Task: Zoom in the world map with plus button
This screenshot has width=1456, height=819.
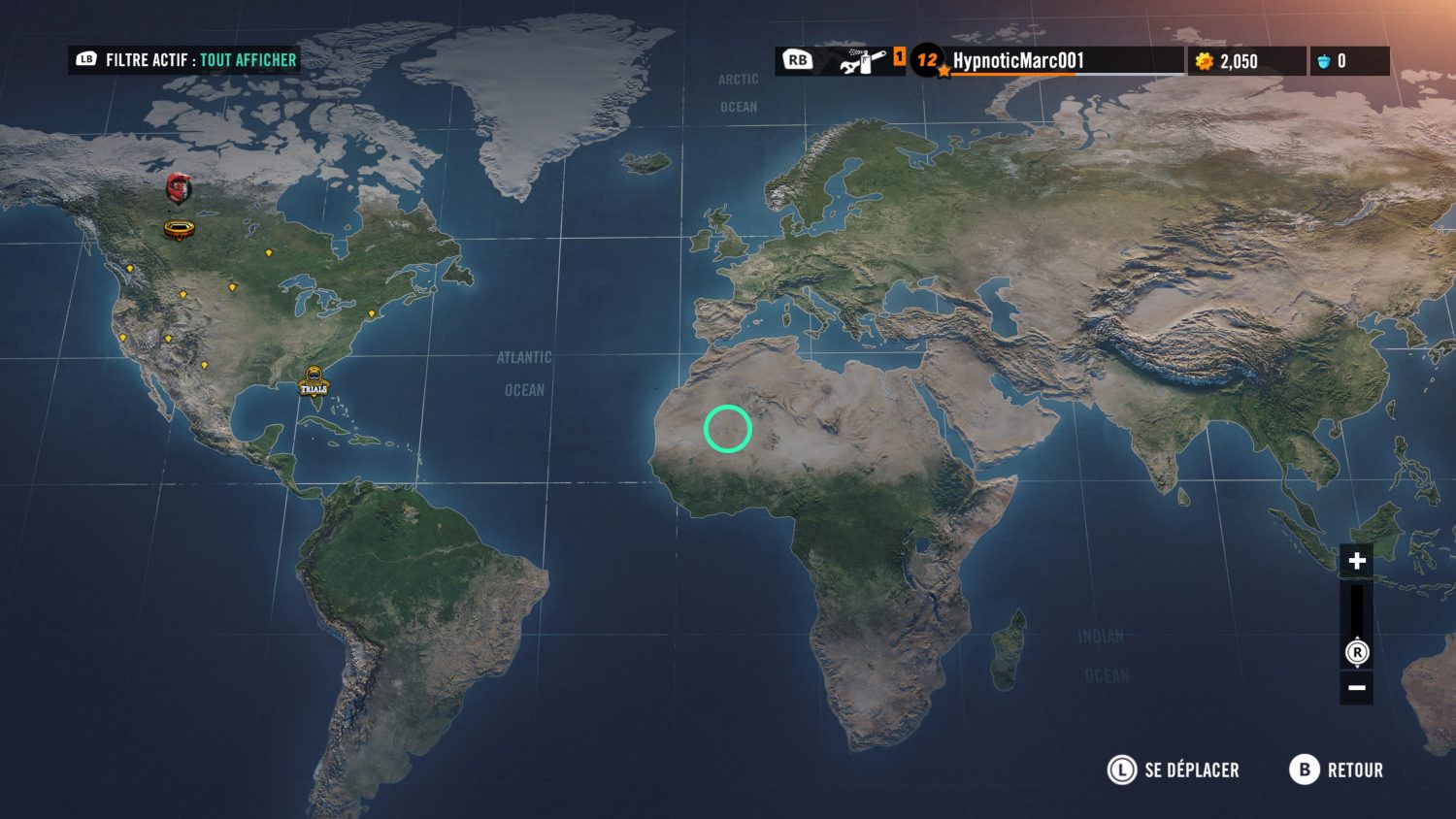Action: coord(1356,561)
